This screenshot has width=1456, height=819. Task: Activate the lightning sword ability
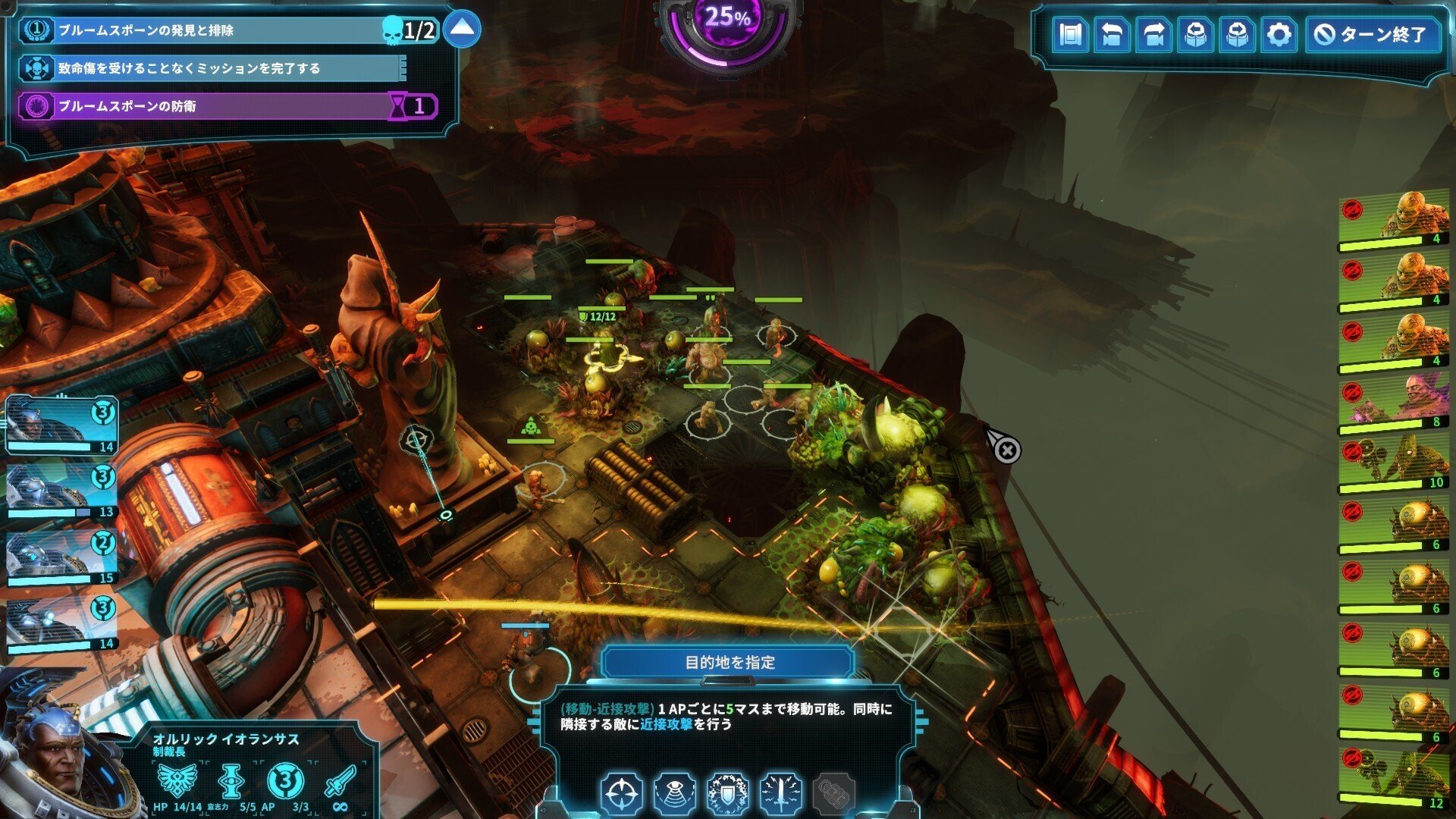(781, 794)
